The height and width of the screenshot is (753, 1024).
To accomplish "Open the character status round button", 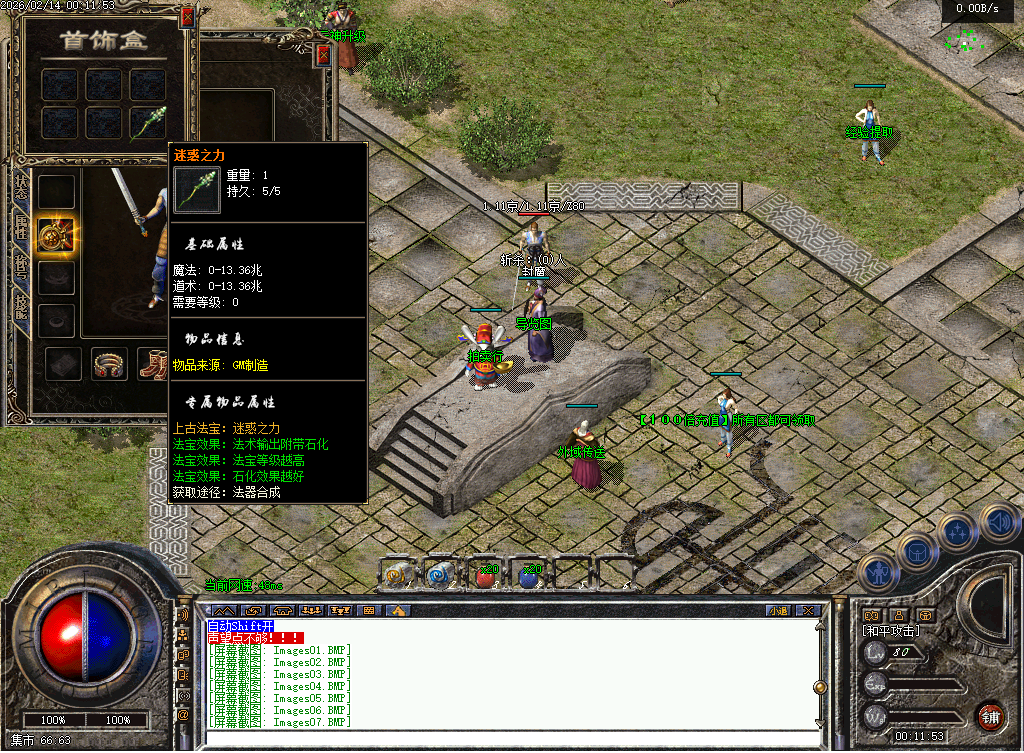I will 879,573.
